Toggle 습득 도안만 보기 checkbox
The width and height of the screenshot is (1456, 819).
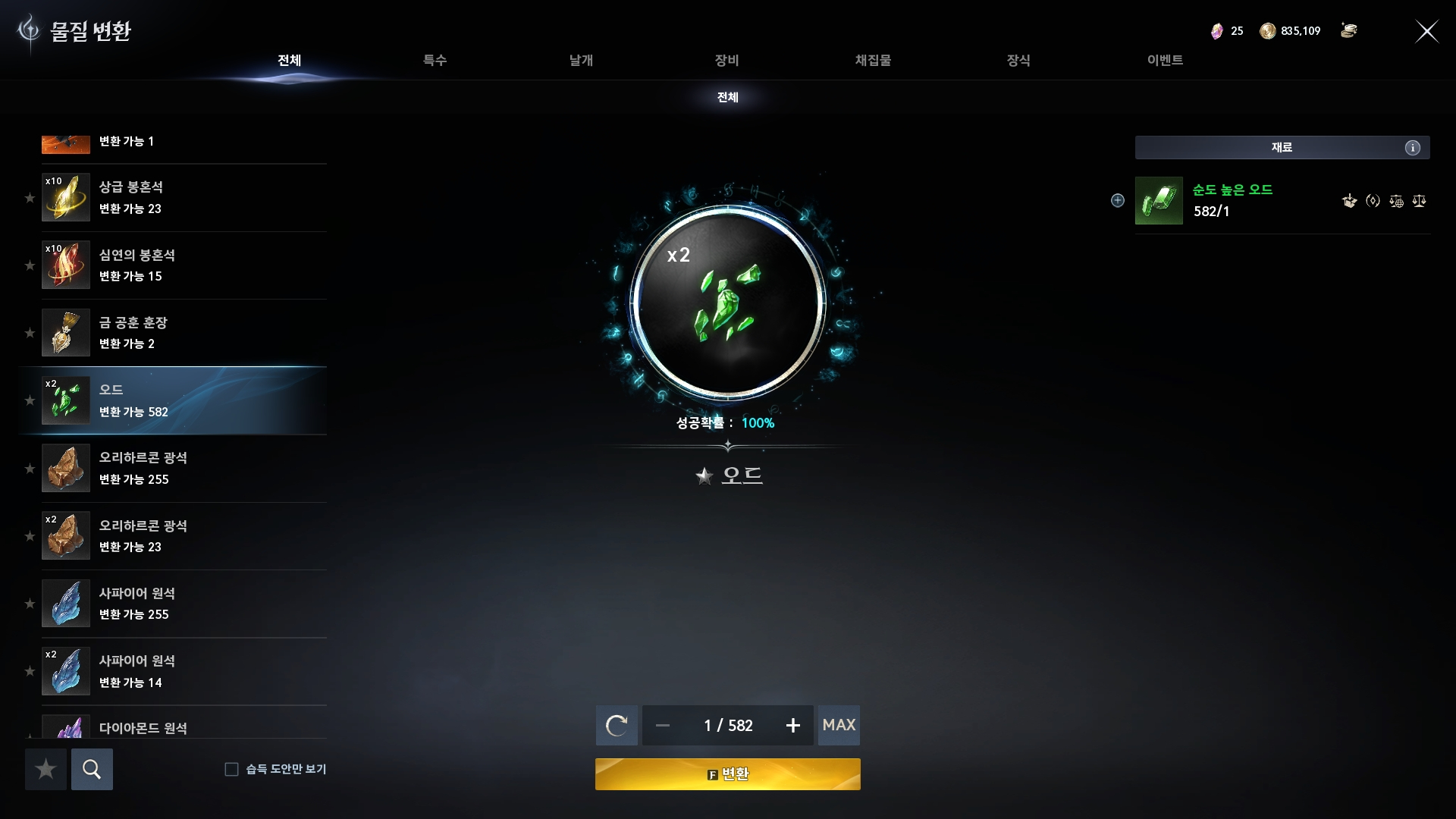[x=232, y=769]
